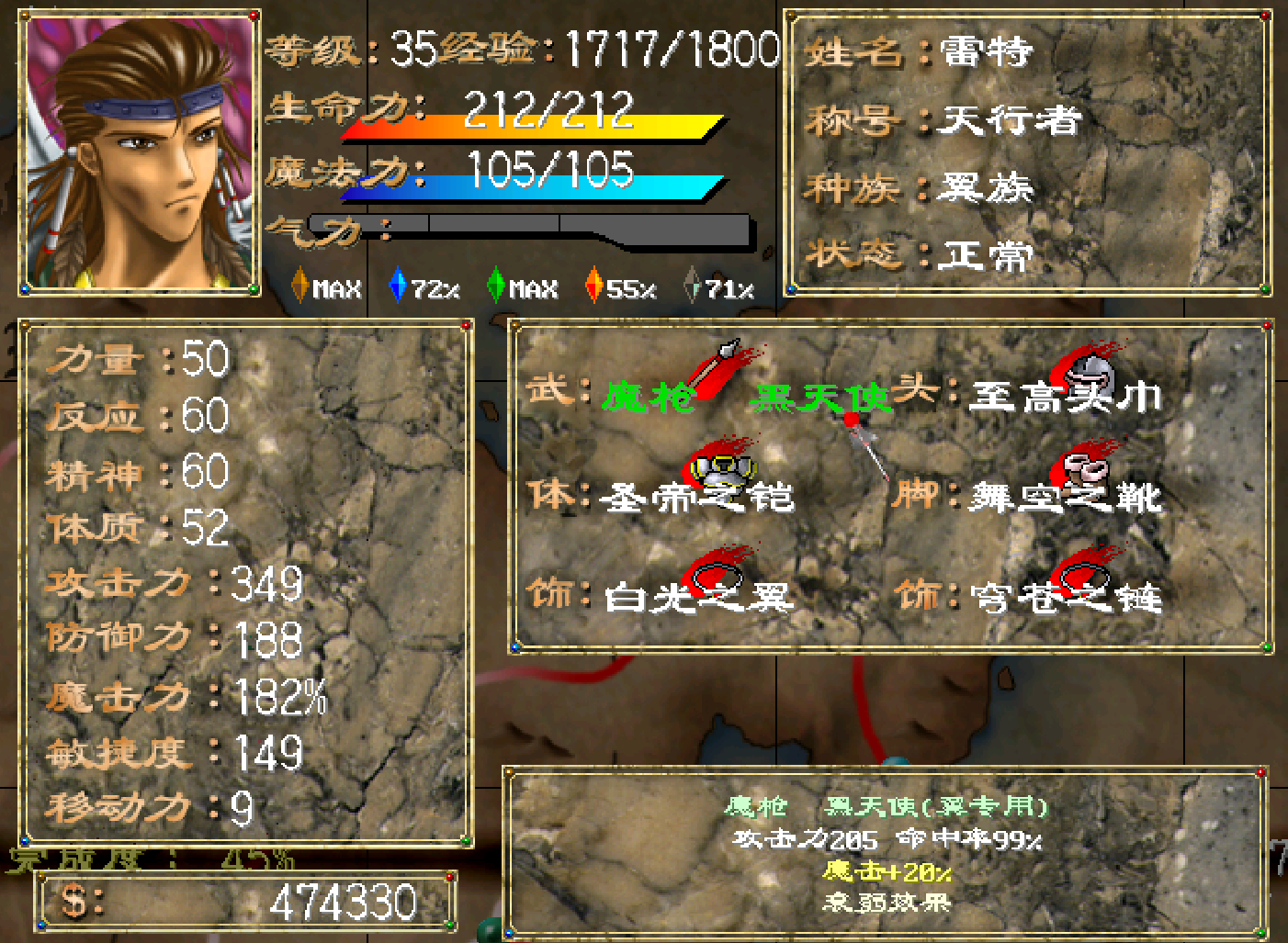
Task: Select the 白光之翼 accessory slot
Action: [696, 595]
